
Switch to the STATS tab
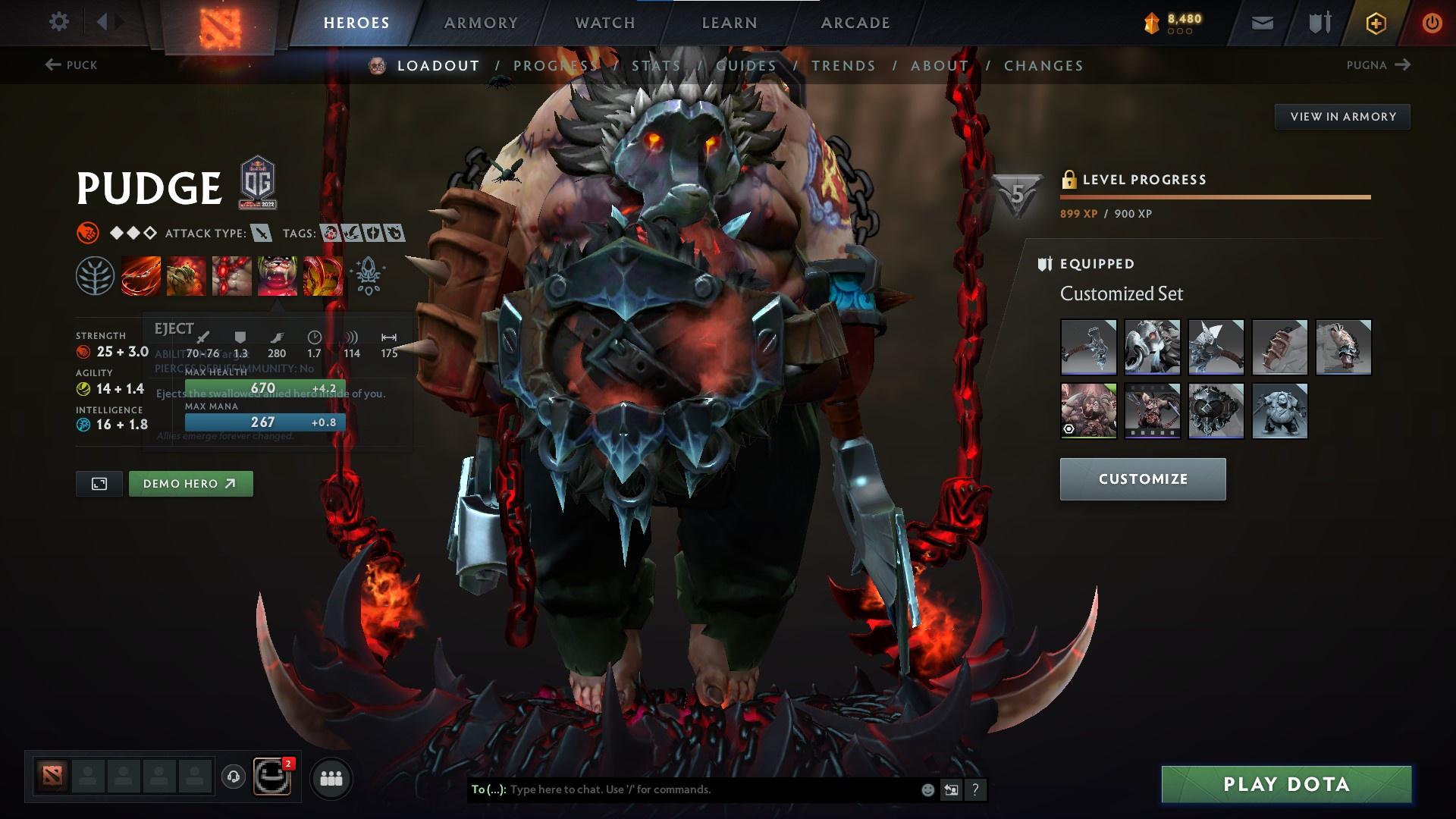[657, 66]
